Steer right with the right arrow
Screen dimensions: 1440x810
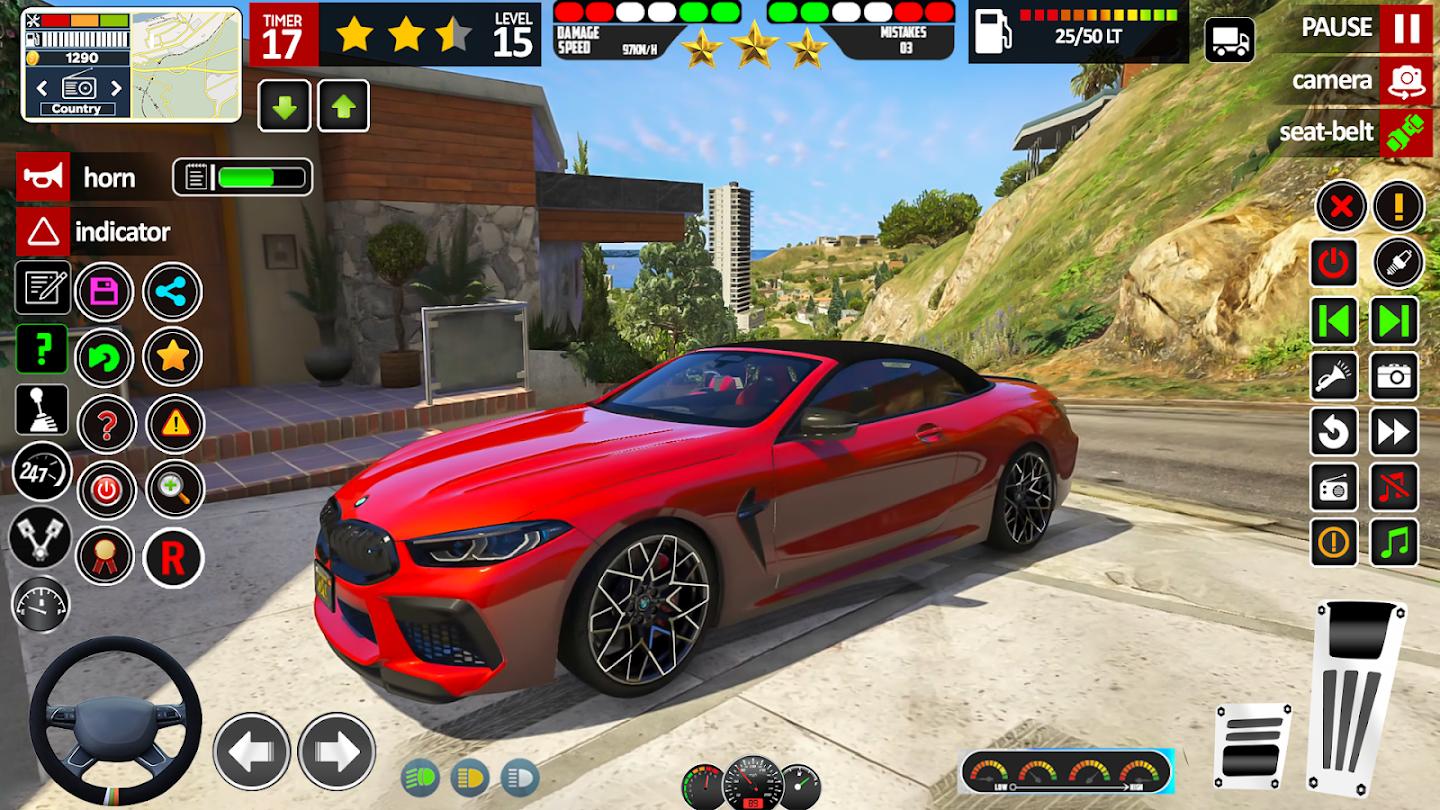click(x=337, y=752)
